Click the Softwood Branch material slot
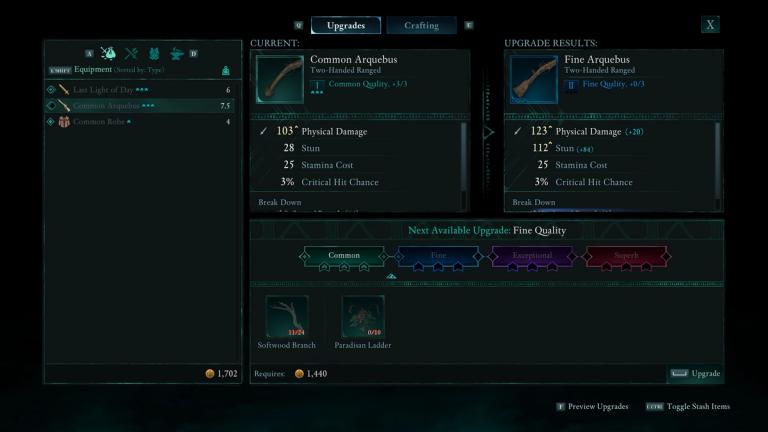This screenshot has height=432, width=768. pyautogui.click(x=287, y=316)
